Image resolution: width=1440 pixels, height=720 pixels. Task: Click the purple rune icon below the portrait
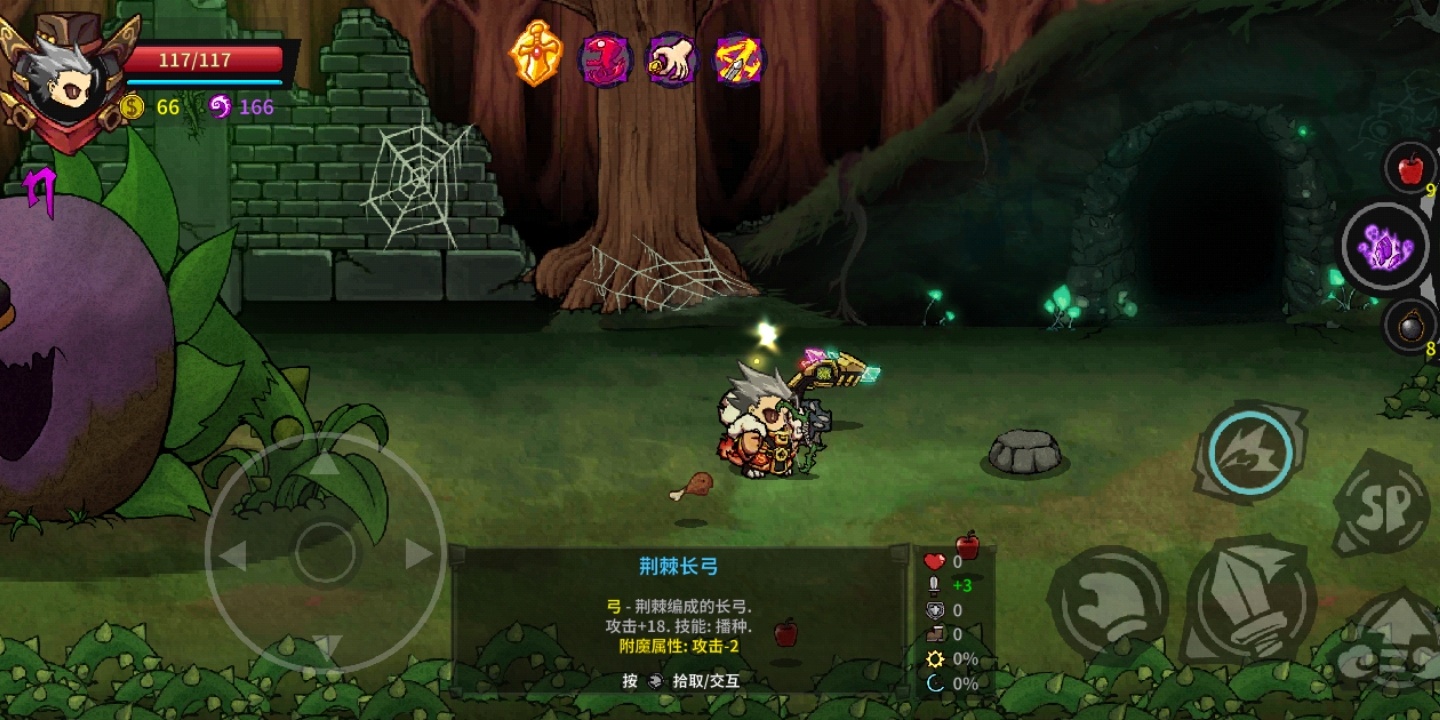(x=40, y=190)
